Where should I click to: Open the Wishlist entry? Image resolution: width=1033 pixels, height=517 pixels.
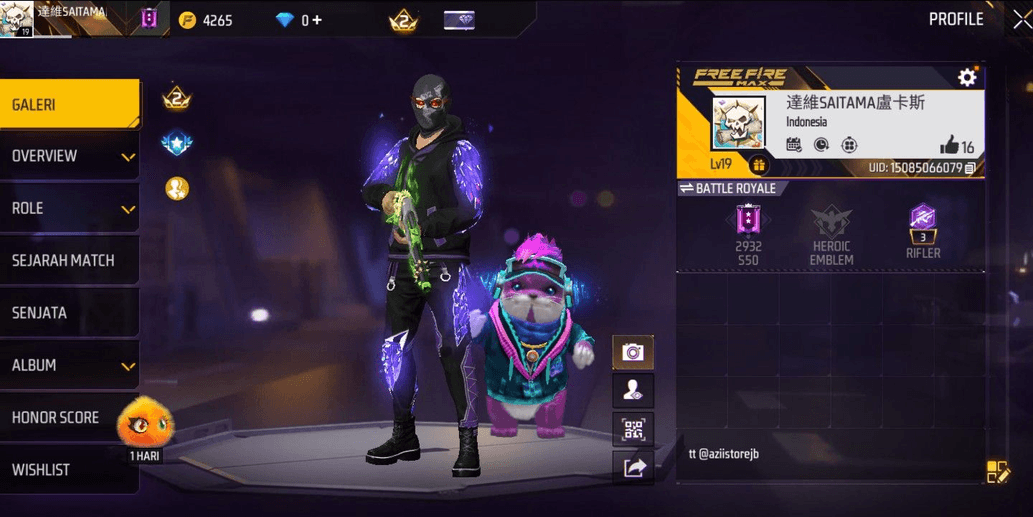pyautogui.click(x=68, y=470)
